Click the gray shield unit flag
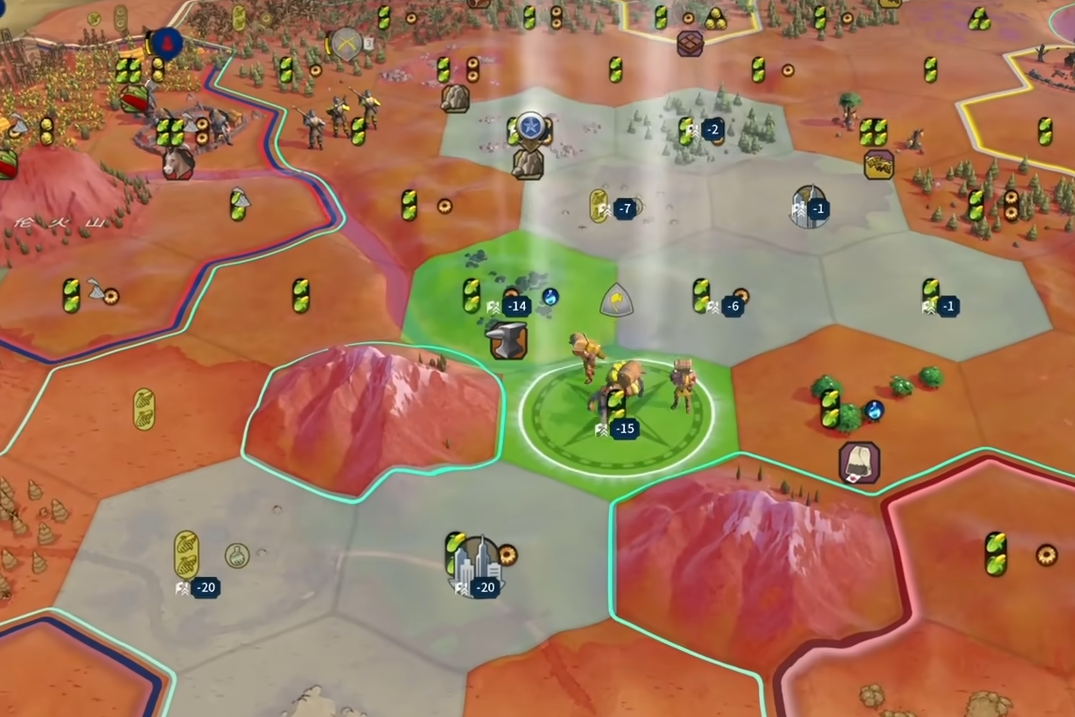 (x=616, y=299)
